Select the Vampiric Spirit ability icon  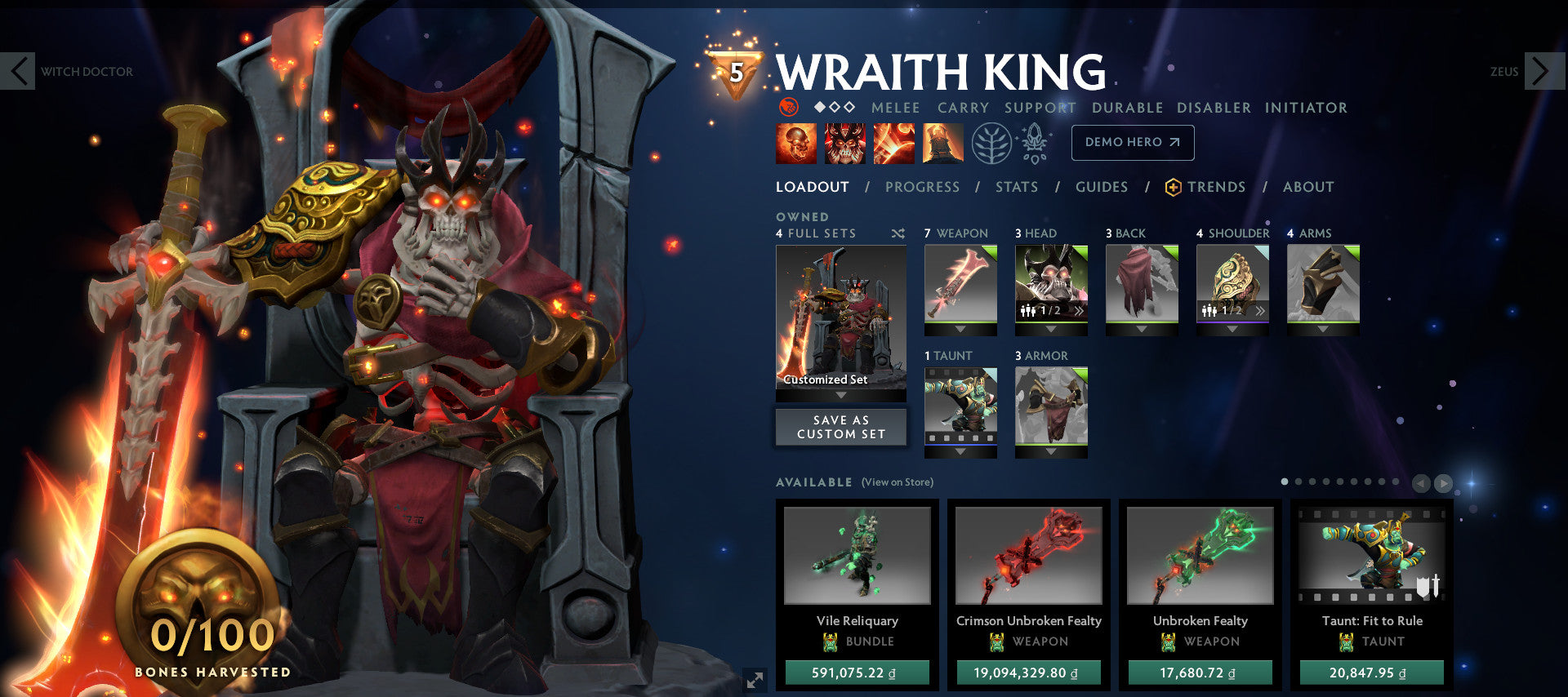[x=843, y=142]
